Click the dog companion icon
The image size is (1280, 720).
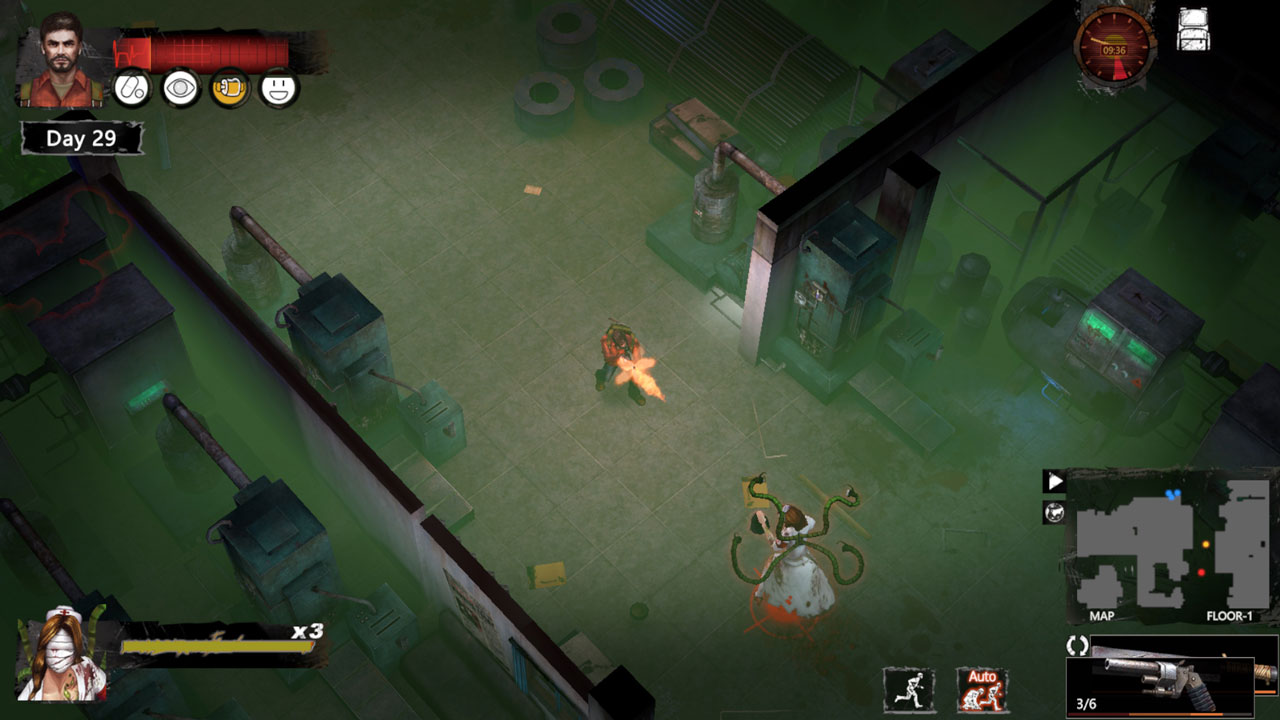(1054, 513)
